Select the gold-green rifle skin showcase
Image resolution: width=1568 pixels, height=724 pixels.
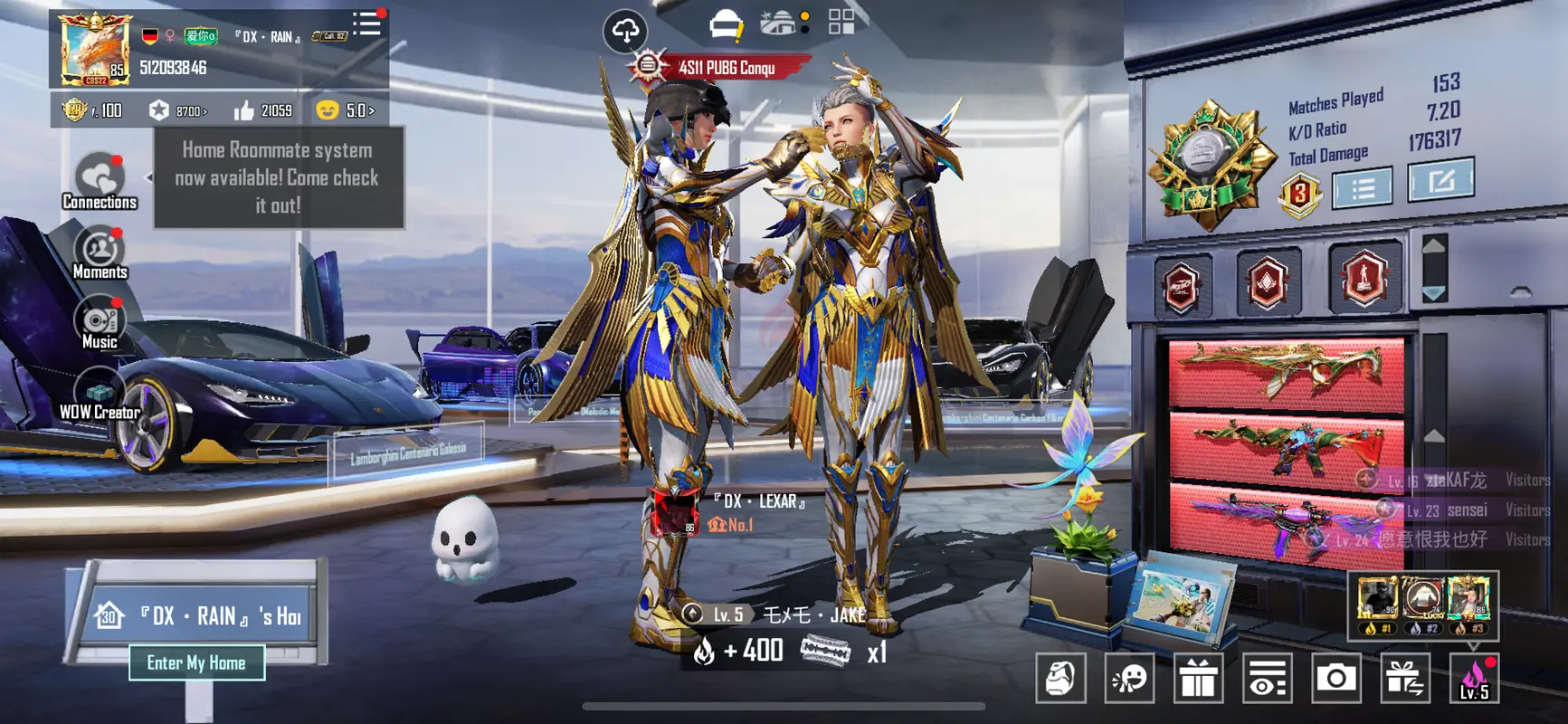click(1286, 372)
